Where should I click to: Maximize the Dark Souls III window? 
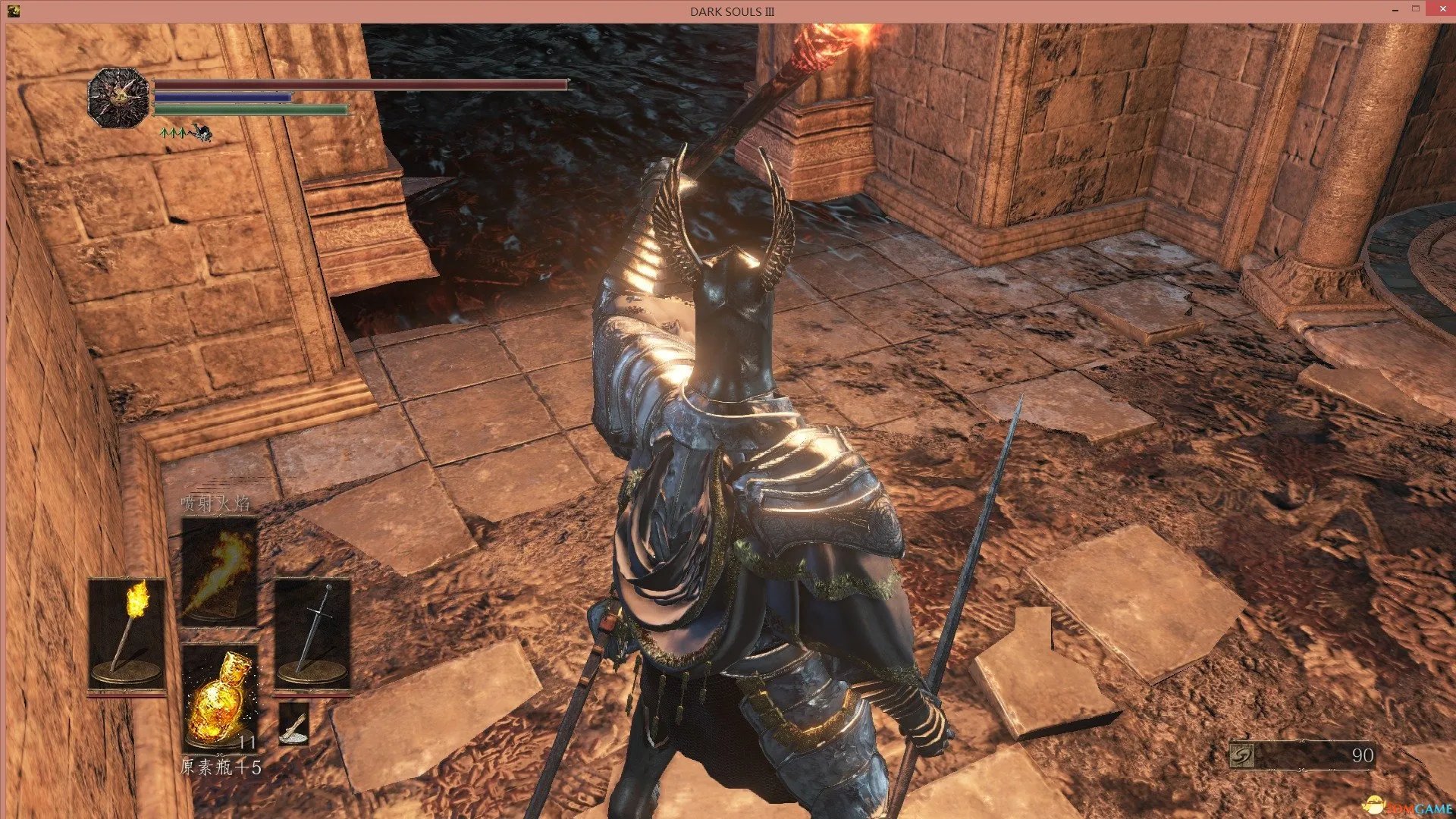(1415, 10)
